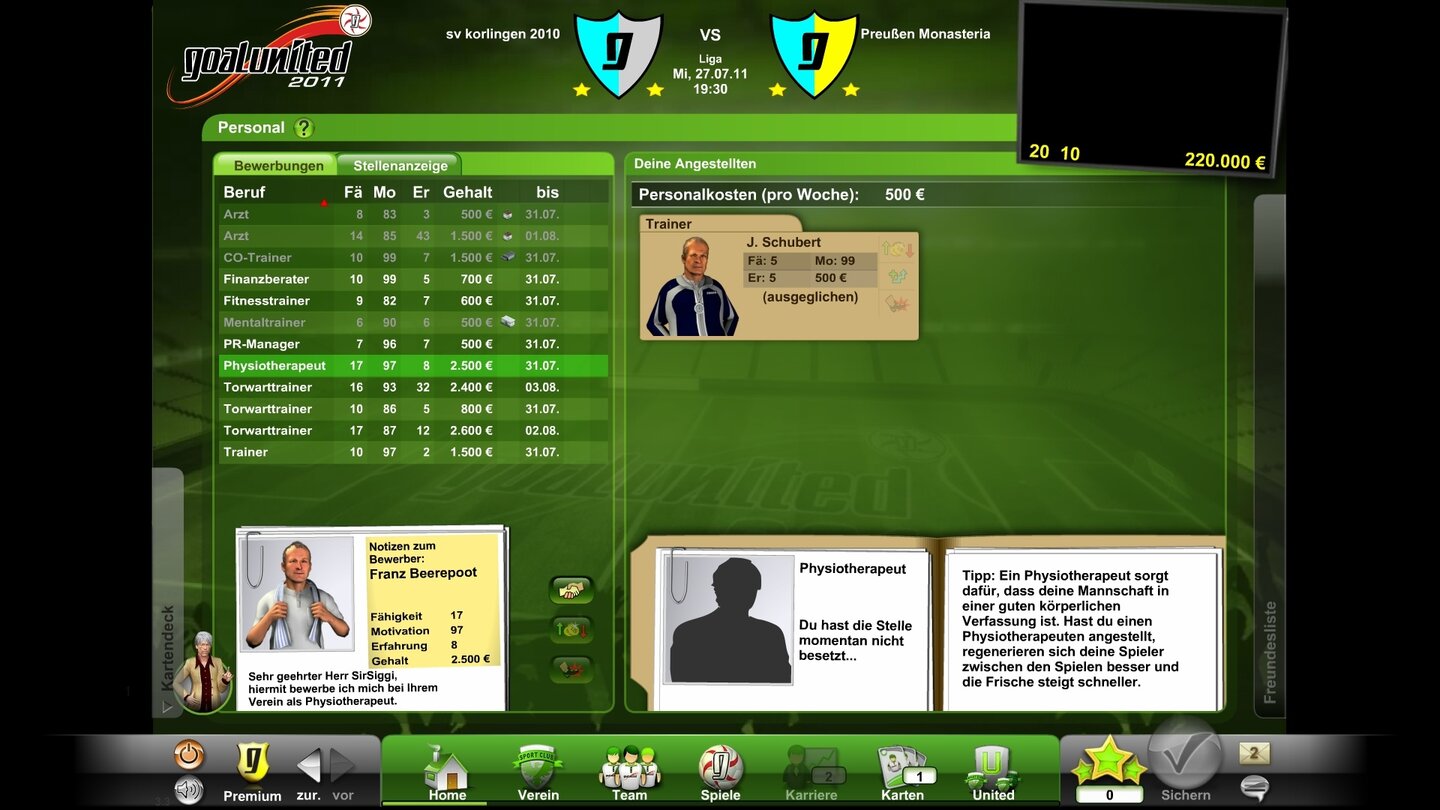Click the Personal help question mark

pos(303,127)
